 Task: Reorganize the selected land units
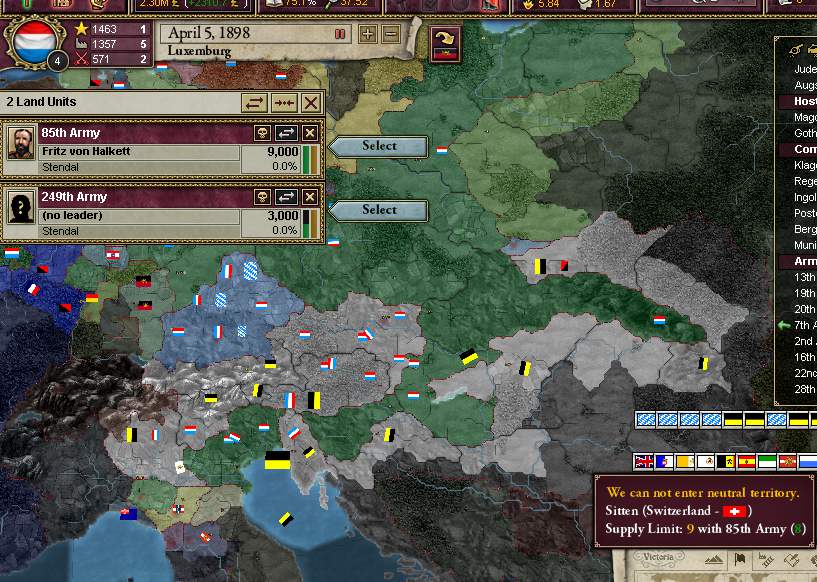(x=255, y=103)
